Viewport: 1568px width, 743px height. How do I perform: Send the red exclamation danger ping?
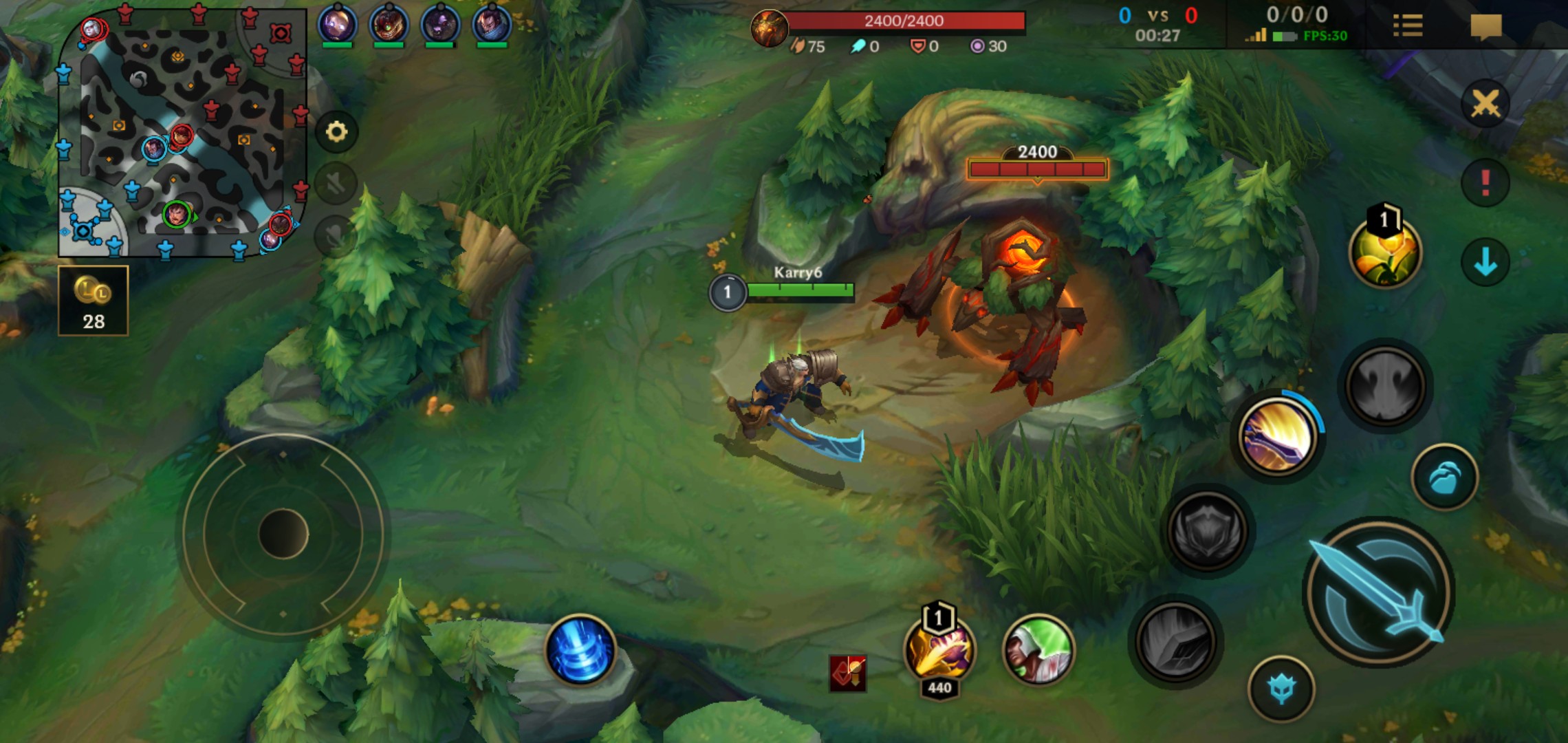click(x=1485, y=182)
